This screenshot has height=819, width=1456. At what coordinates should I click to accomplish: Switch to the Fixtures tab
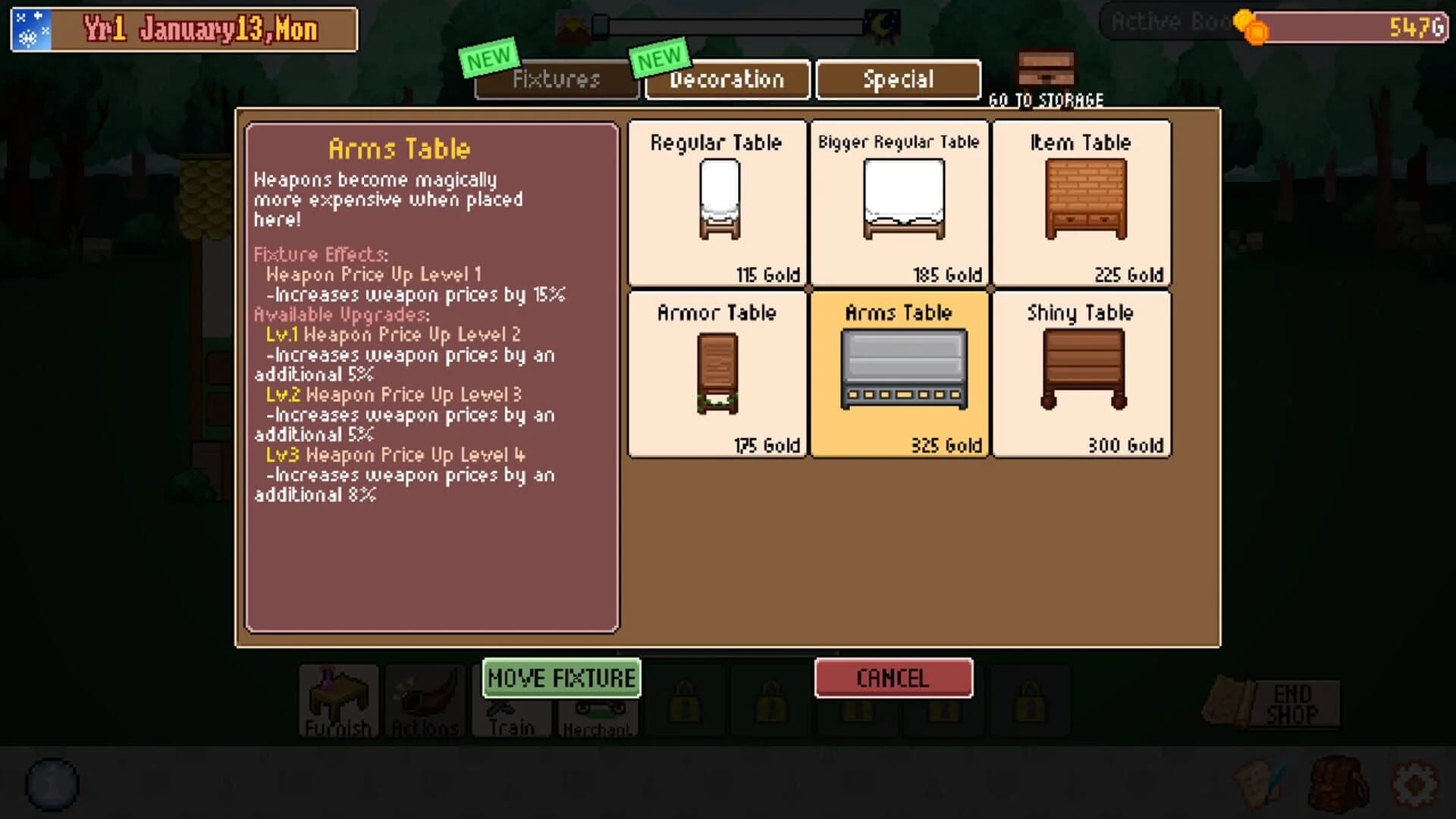click(x=557, y=80)
